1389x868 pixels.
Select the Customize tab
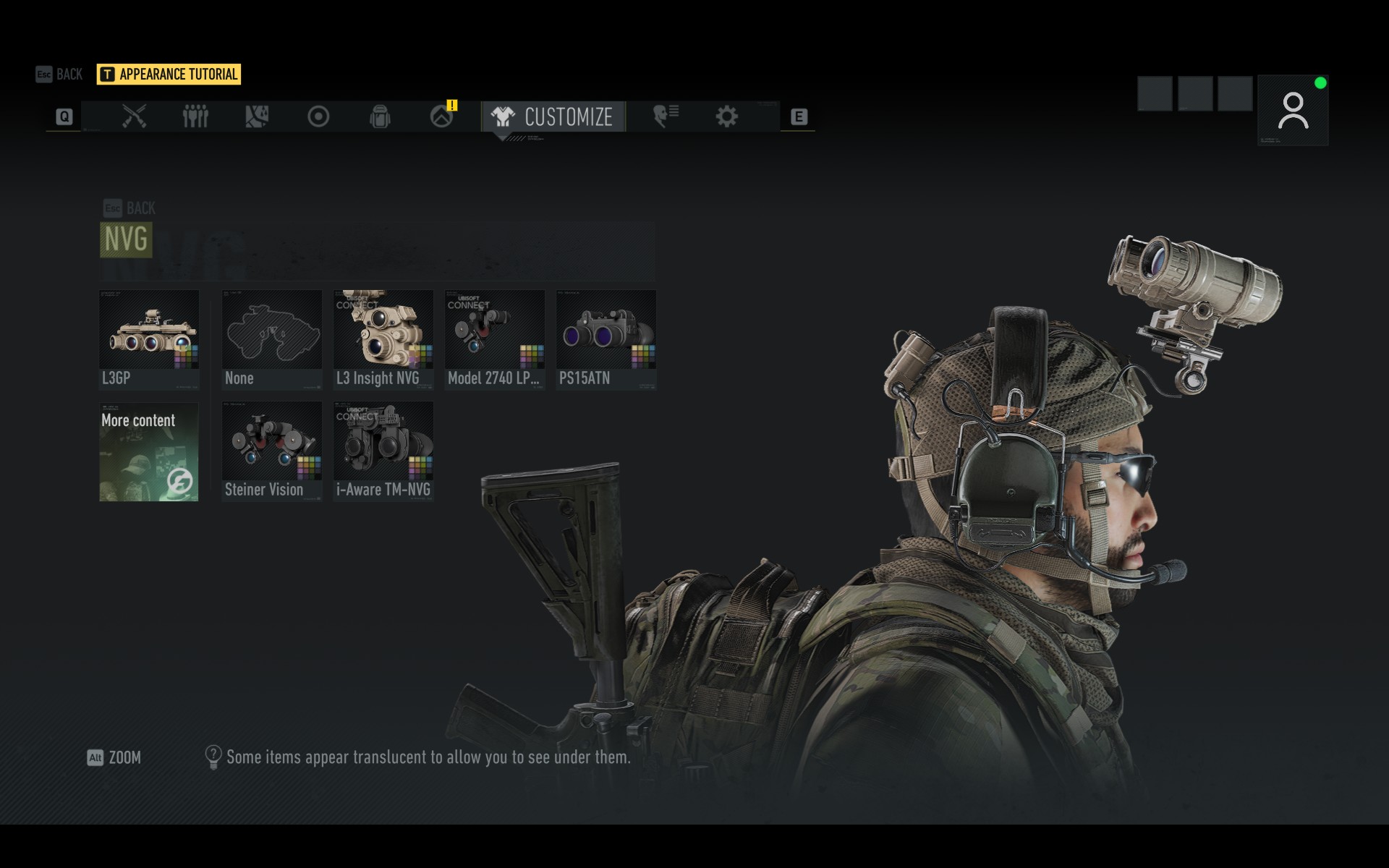pyautogui.click(x=553, y=116)
